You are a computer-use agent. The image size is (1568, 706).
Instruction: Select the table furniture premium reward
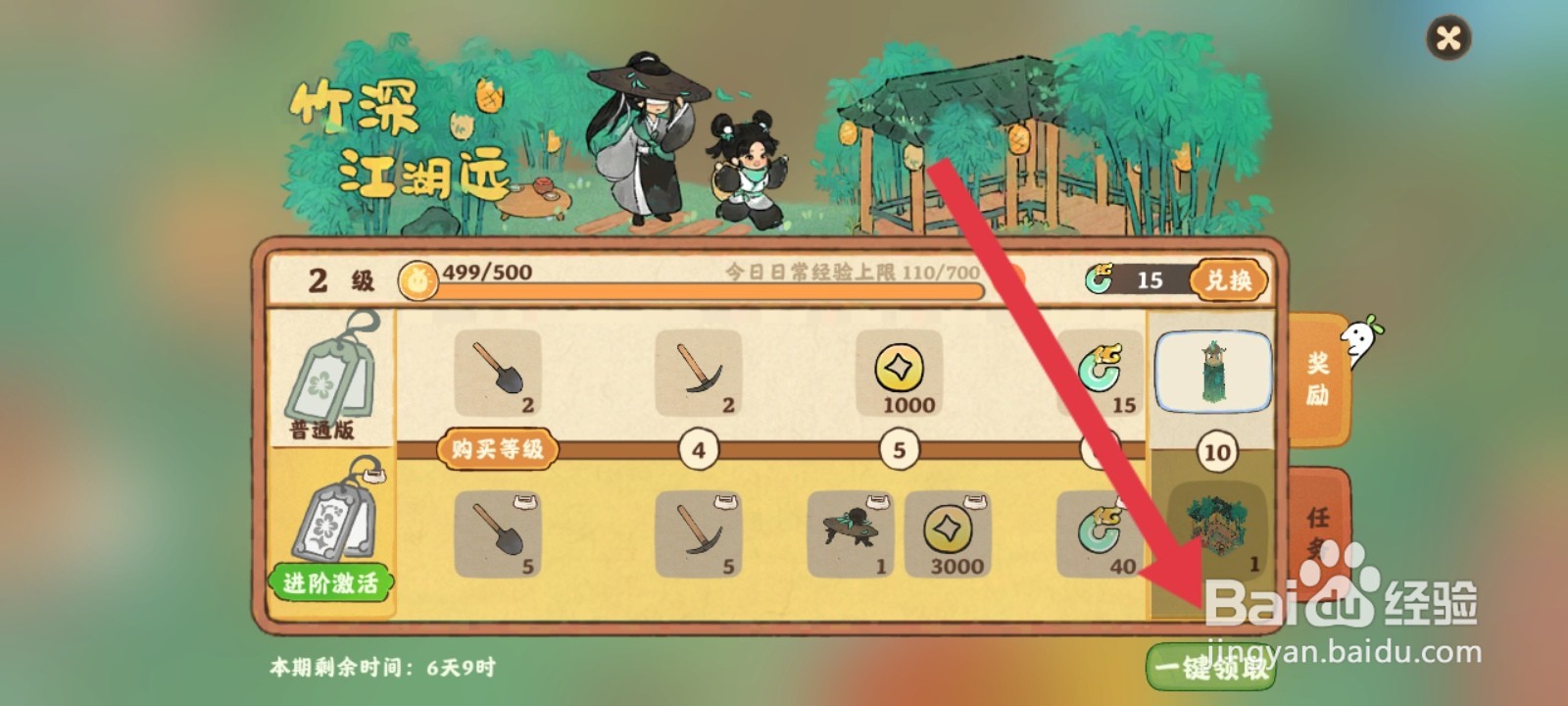[849, 536]
